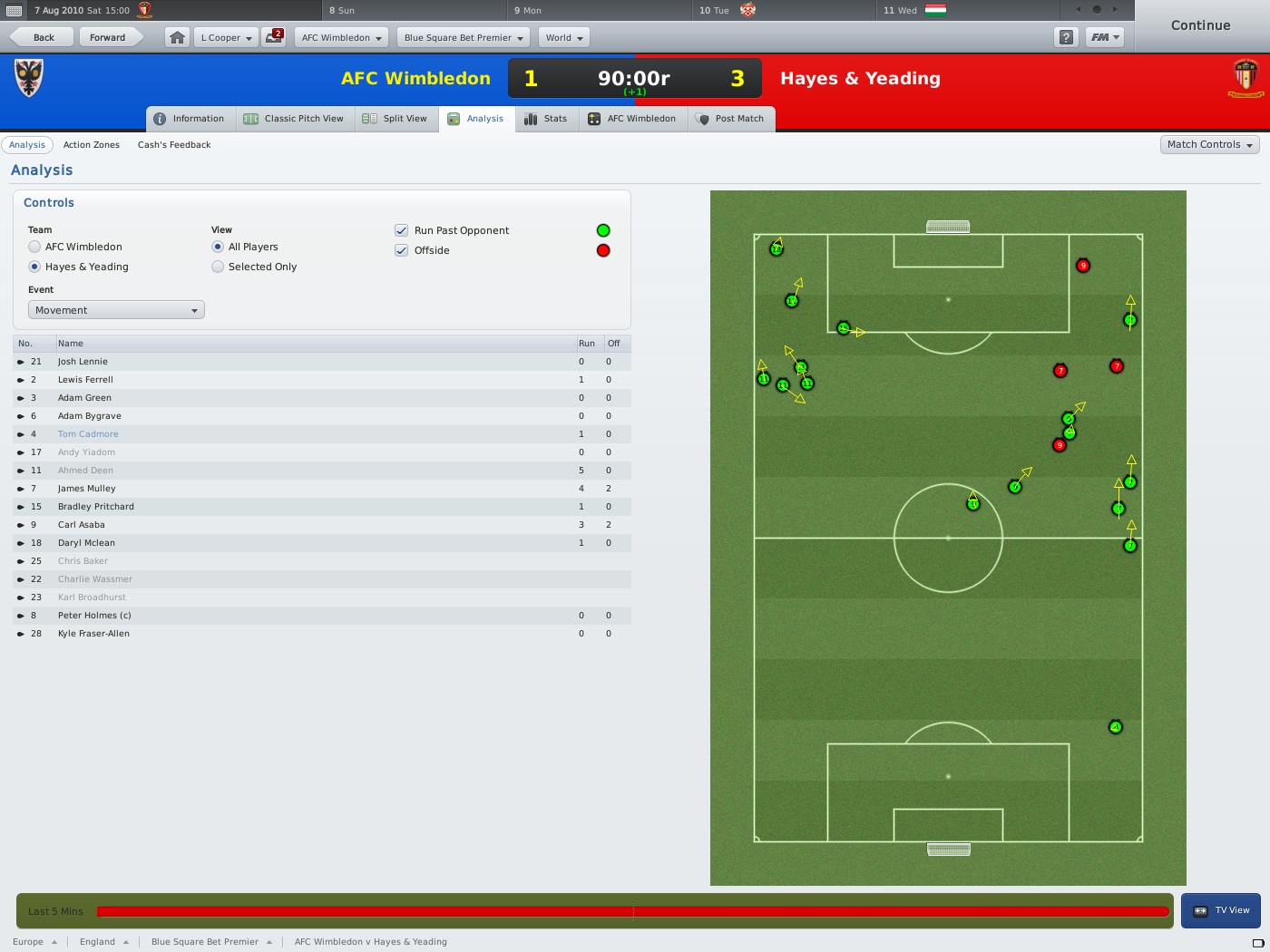Click the Post Match whistle icon
Image resolution: width=1270 pixels, height=952 pixels.
(701, 118)
